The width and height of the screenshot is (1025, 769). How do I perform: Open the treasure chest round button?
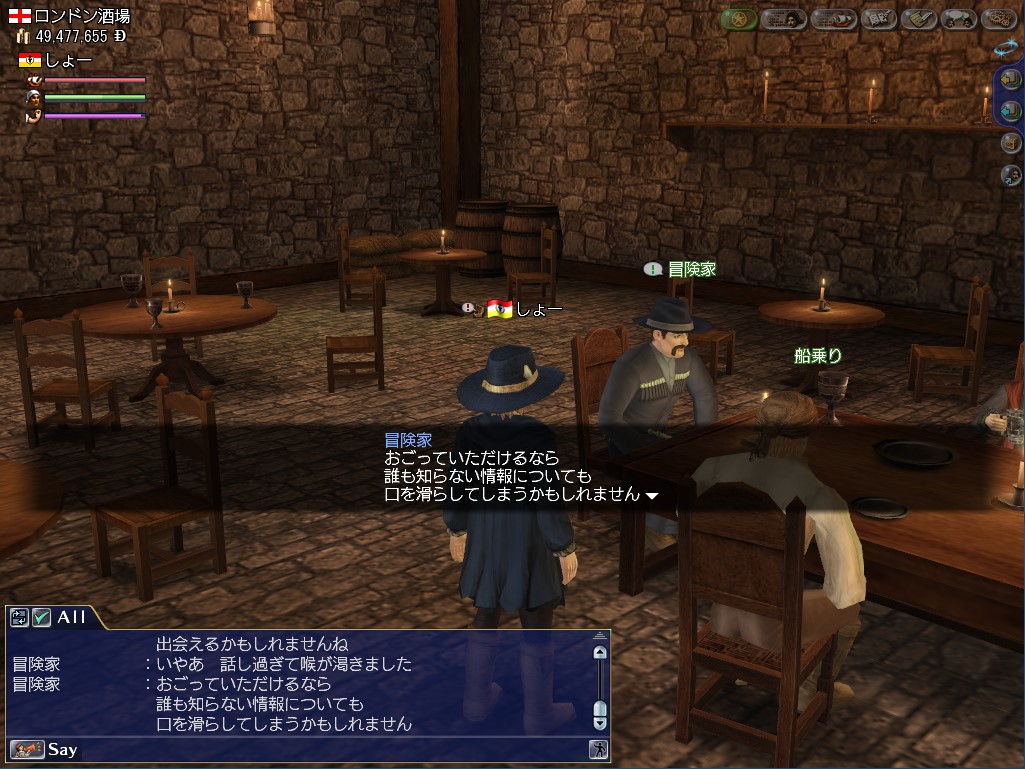(1010, 143)
